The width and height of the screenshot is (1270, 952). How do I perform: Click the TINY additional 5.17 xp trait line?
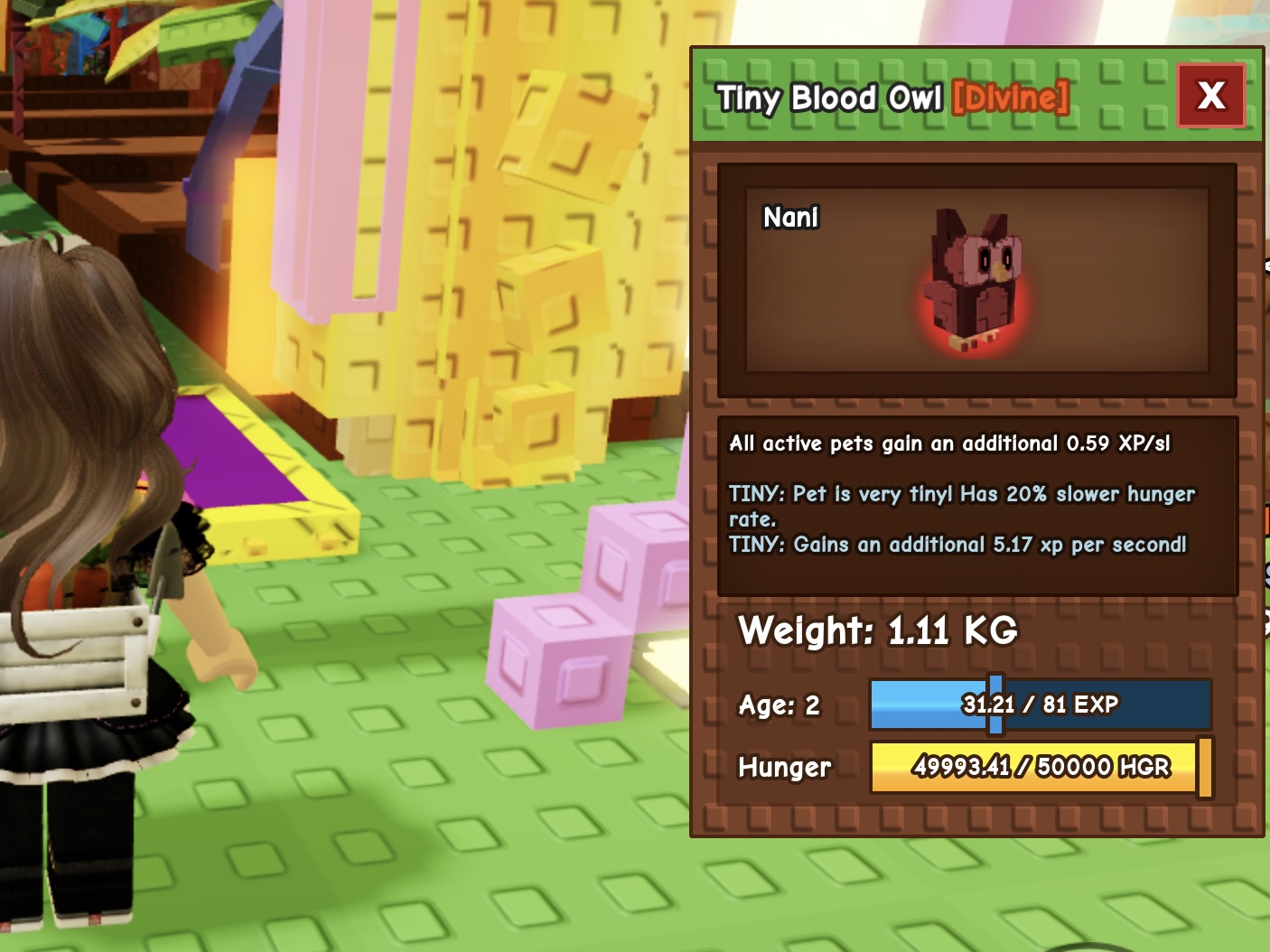click(957, 545)
